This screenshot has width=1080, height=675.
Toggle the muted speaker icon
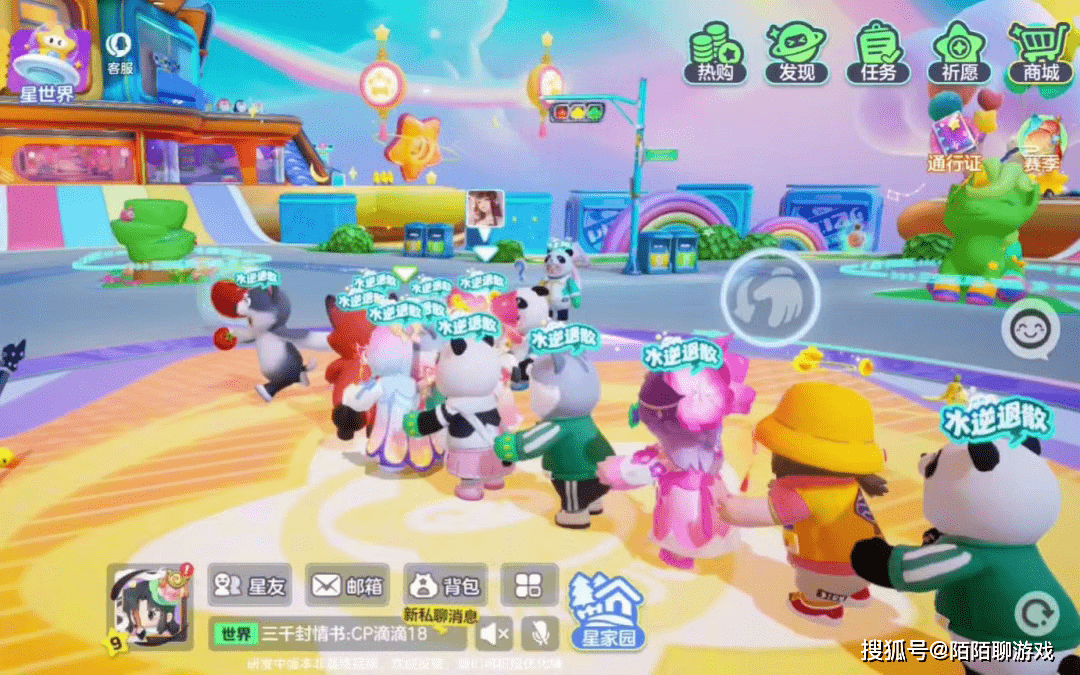494,634
